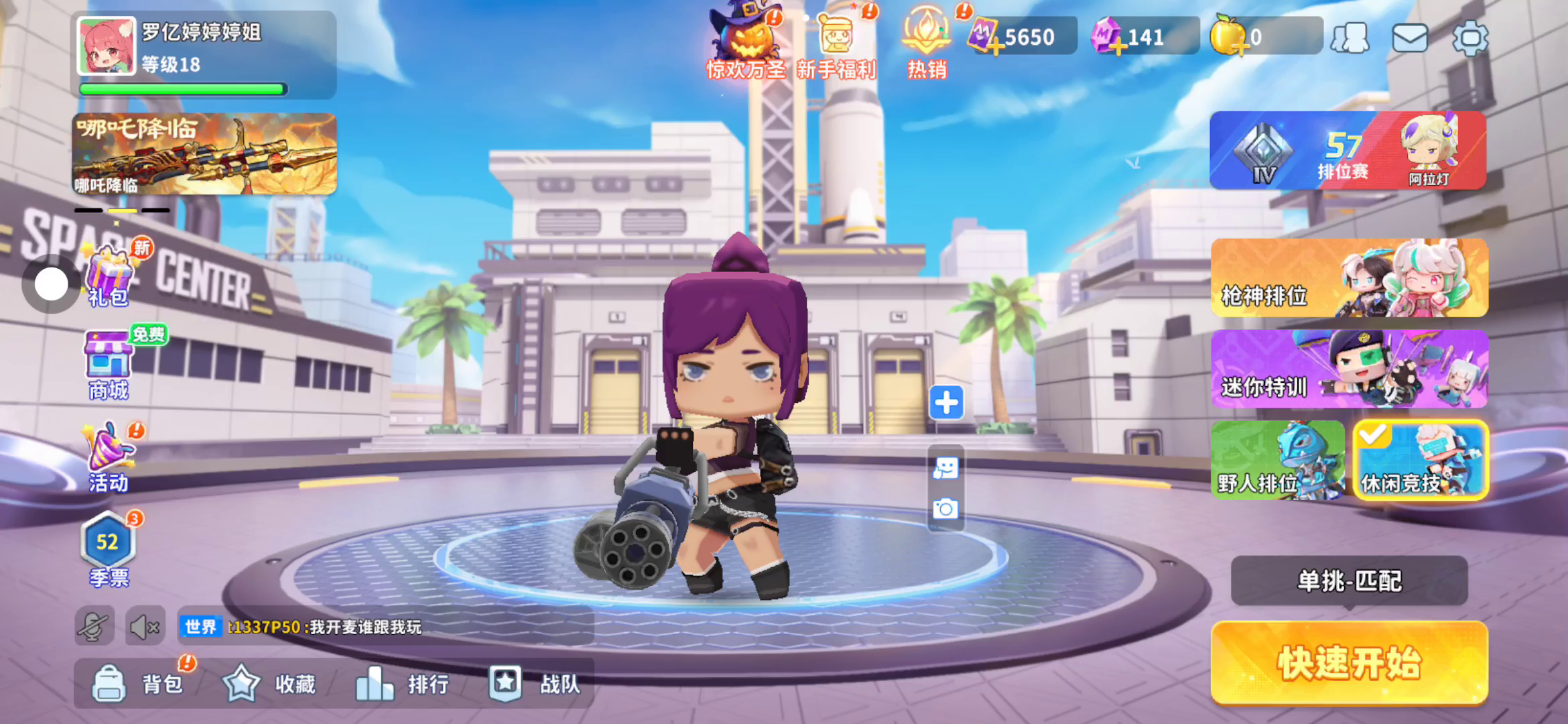The width and height of the screenshot is (1568, 724).
Task: Enter the 枪神排位 ranked mode
Action: (x=1349, y=278)
